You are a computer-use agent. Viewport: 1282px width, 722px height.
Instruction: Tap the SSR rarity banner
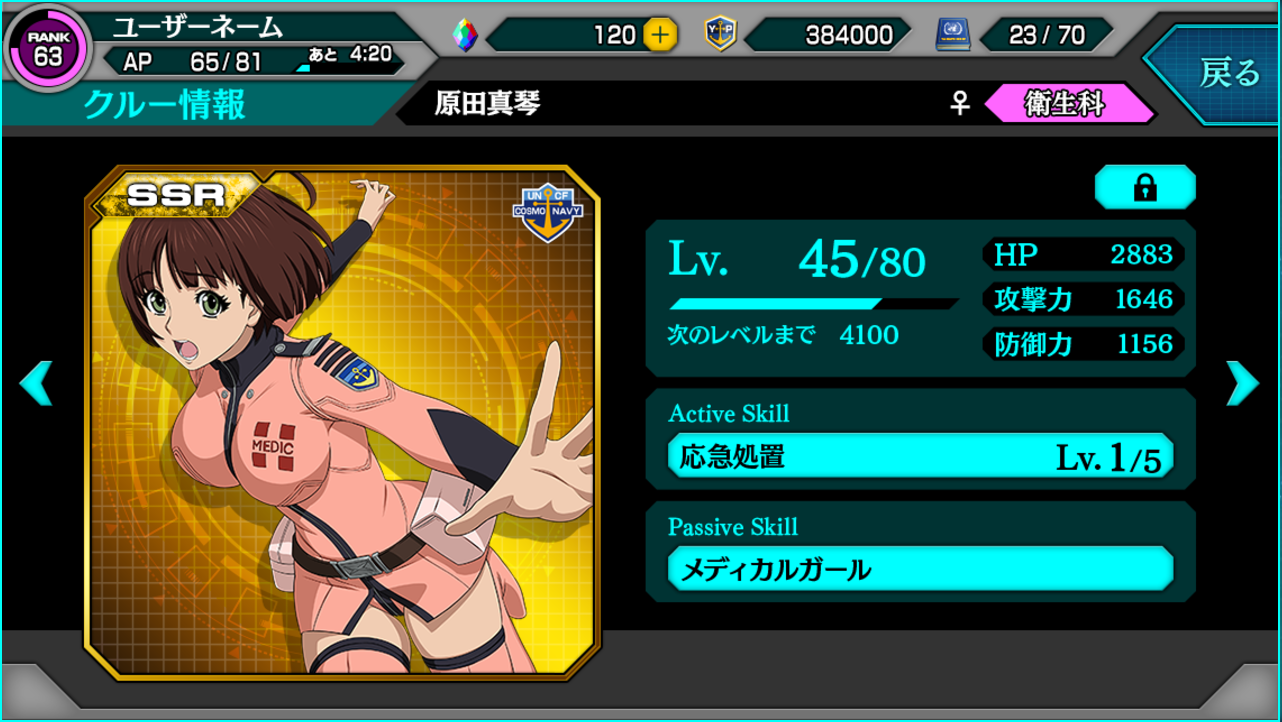coord(175,194)
